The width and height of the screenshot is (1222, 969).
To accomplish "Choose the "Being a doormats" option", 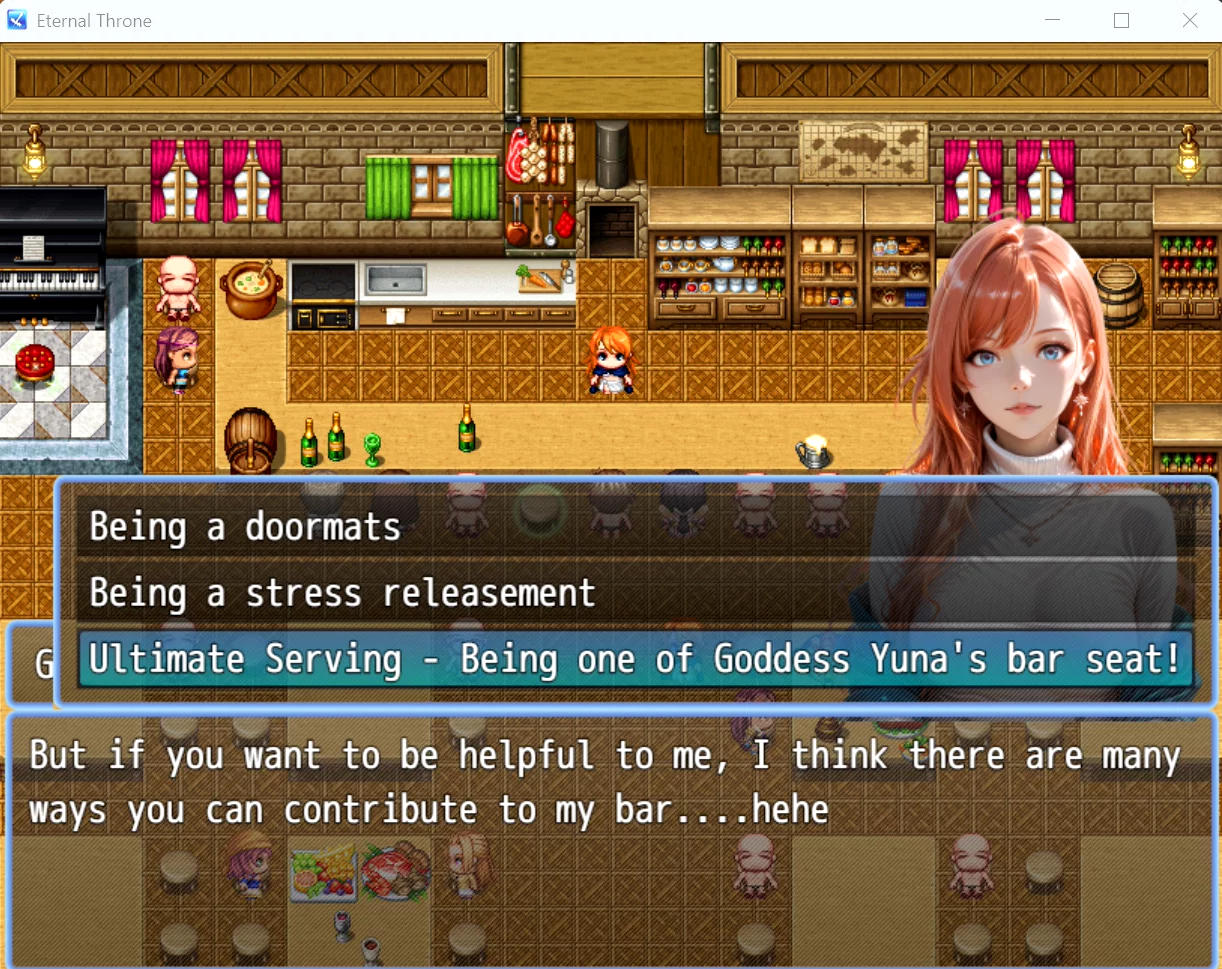I will pyautogui.click(x=245, y=527).
